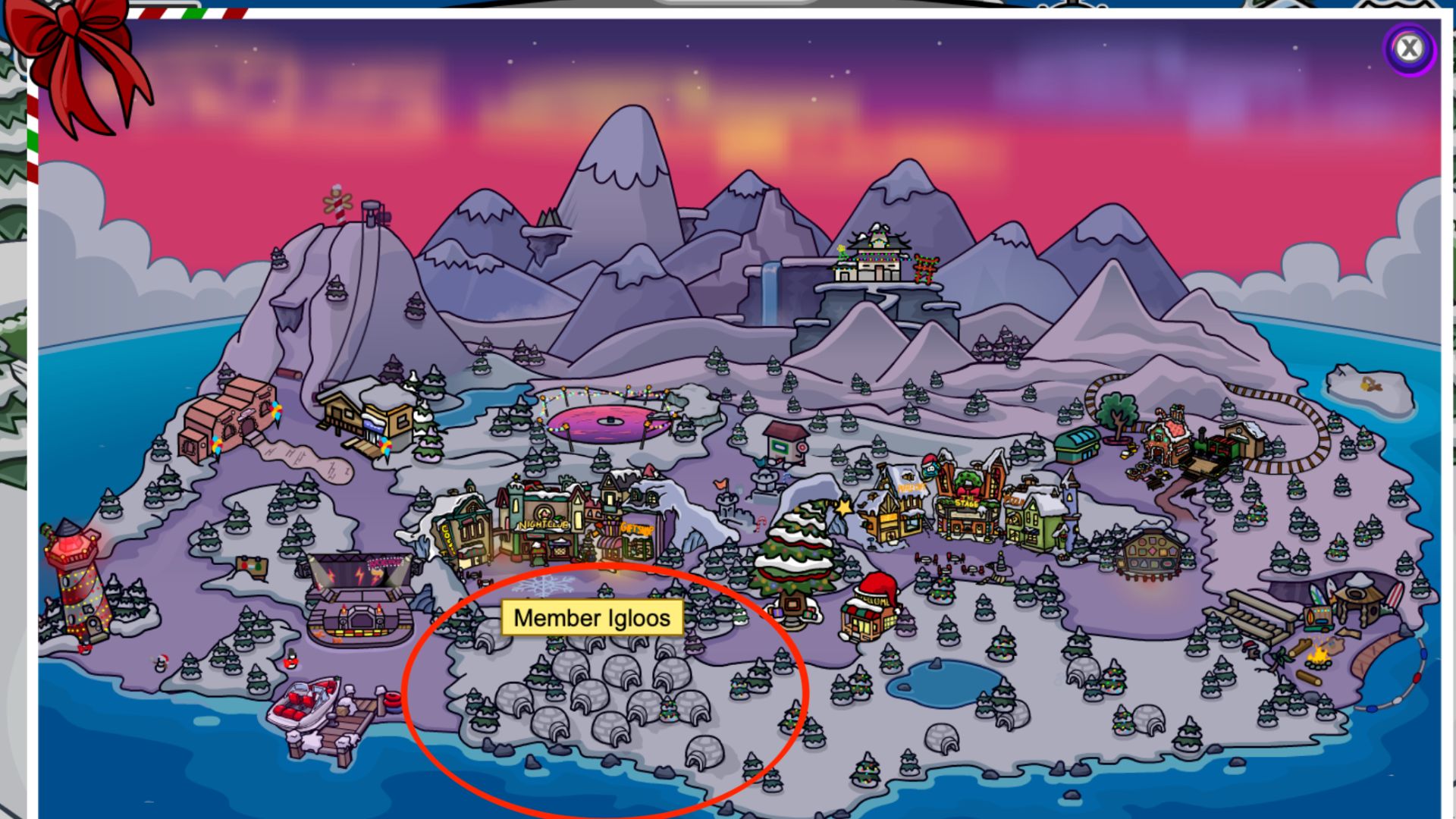This screenshot has height=819, width=1456.
Task: Go to The Stage building
Action: point(967,504)
